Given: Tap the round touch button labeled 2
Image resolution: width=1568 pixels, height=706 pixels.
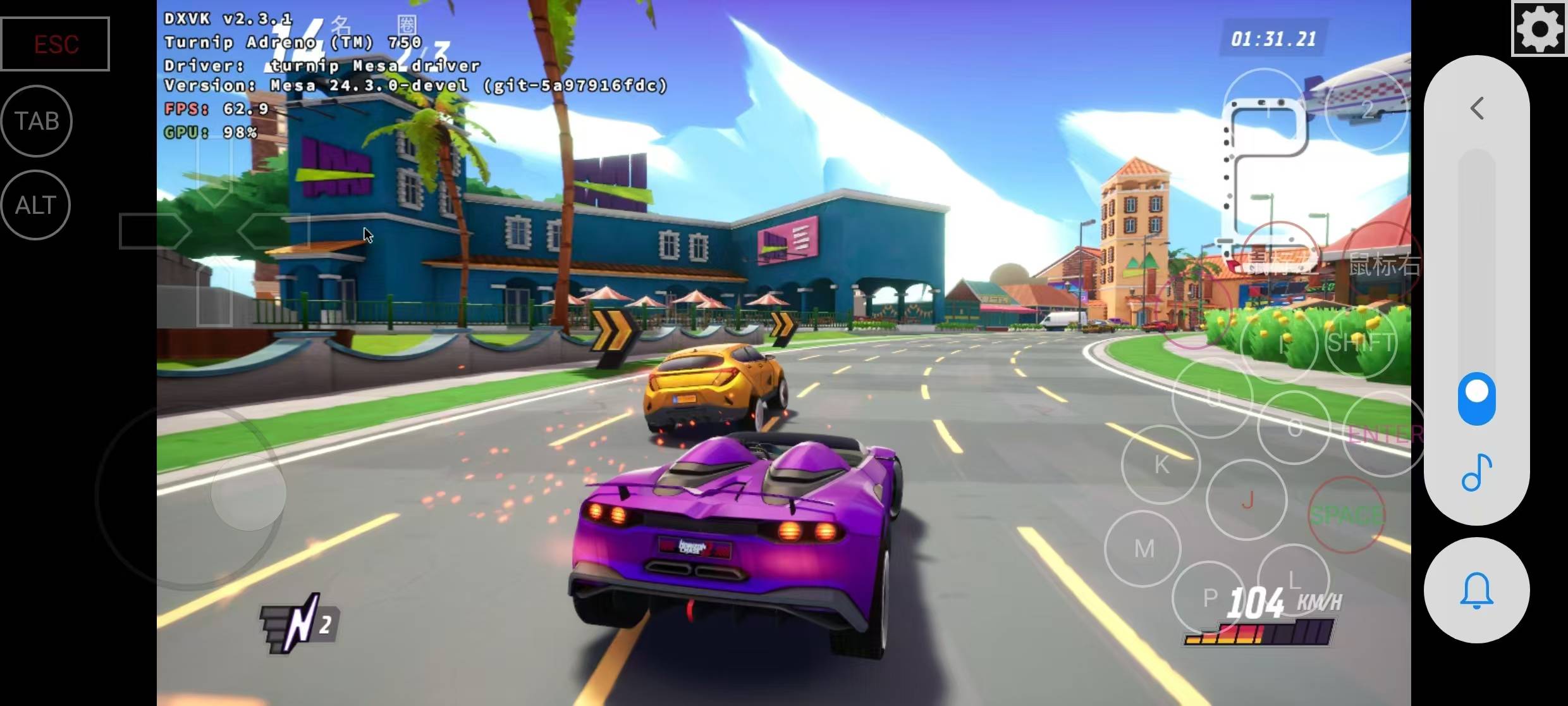Looking at the screenshot, I should 1367,110.
